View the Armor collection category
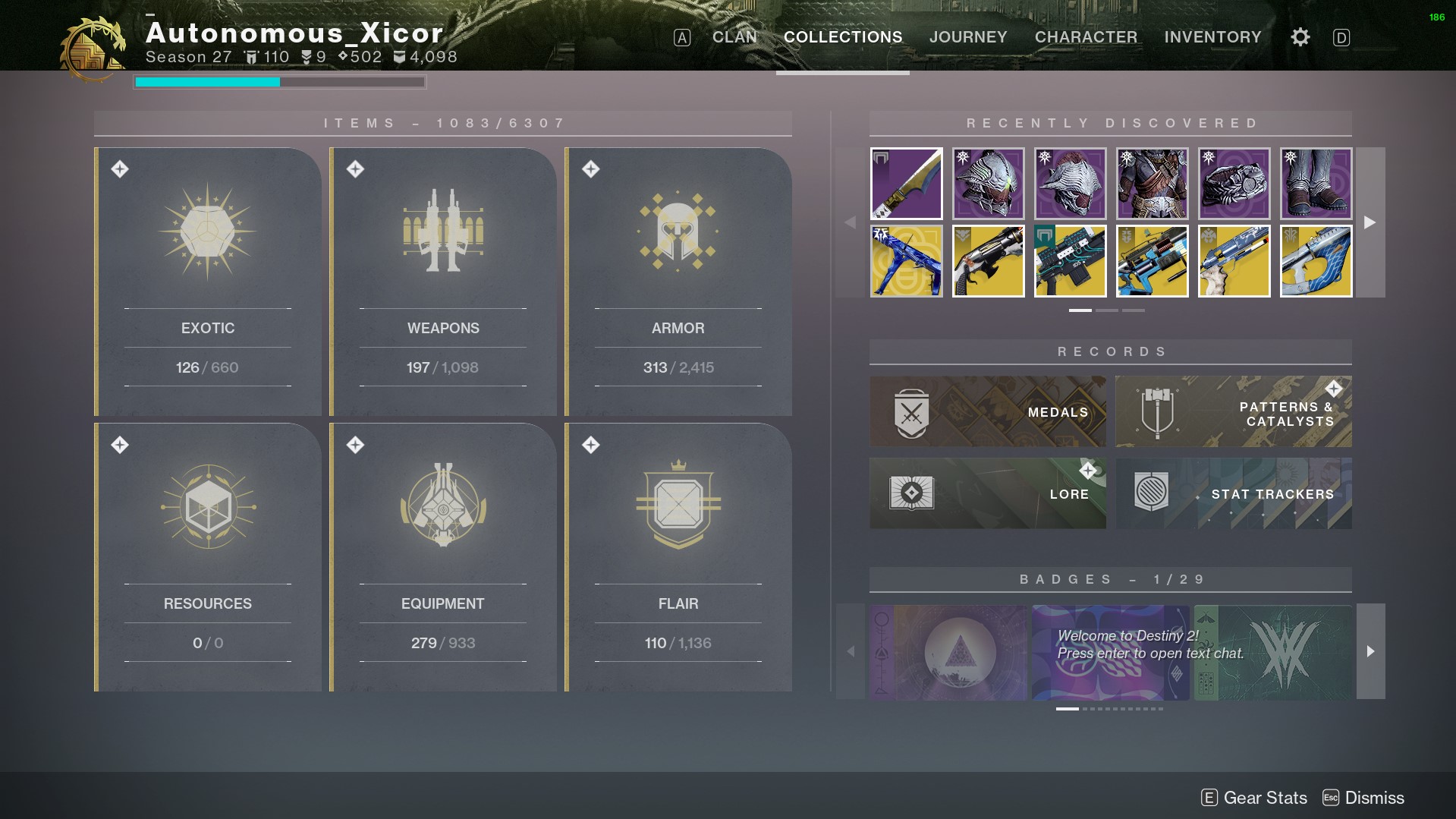Screen dimensions: 1456x819 (x=678, y=282)
